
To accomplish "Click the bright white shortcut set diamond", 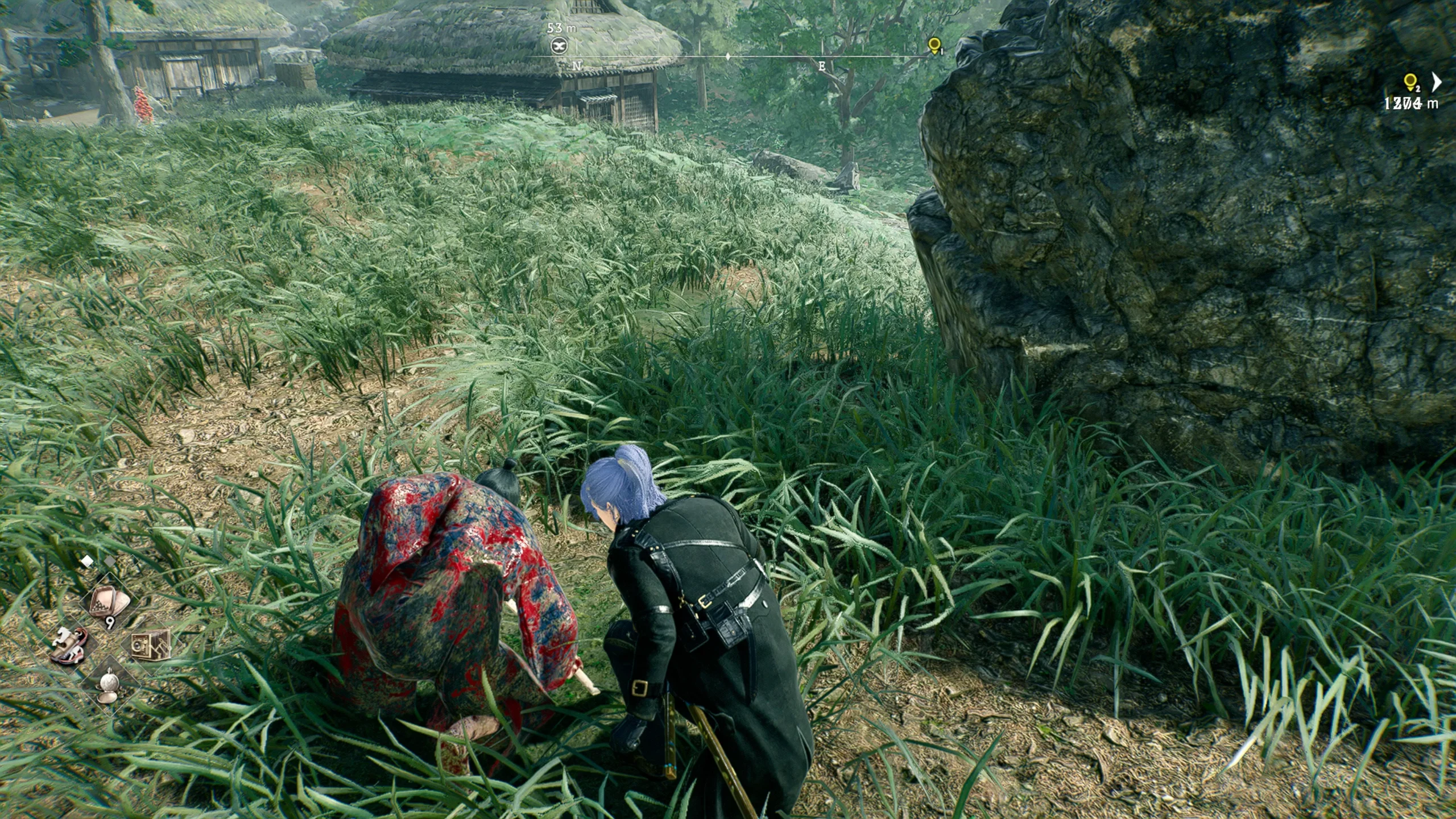I will pos(86,561).
